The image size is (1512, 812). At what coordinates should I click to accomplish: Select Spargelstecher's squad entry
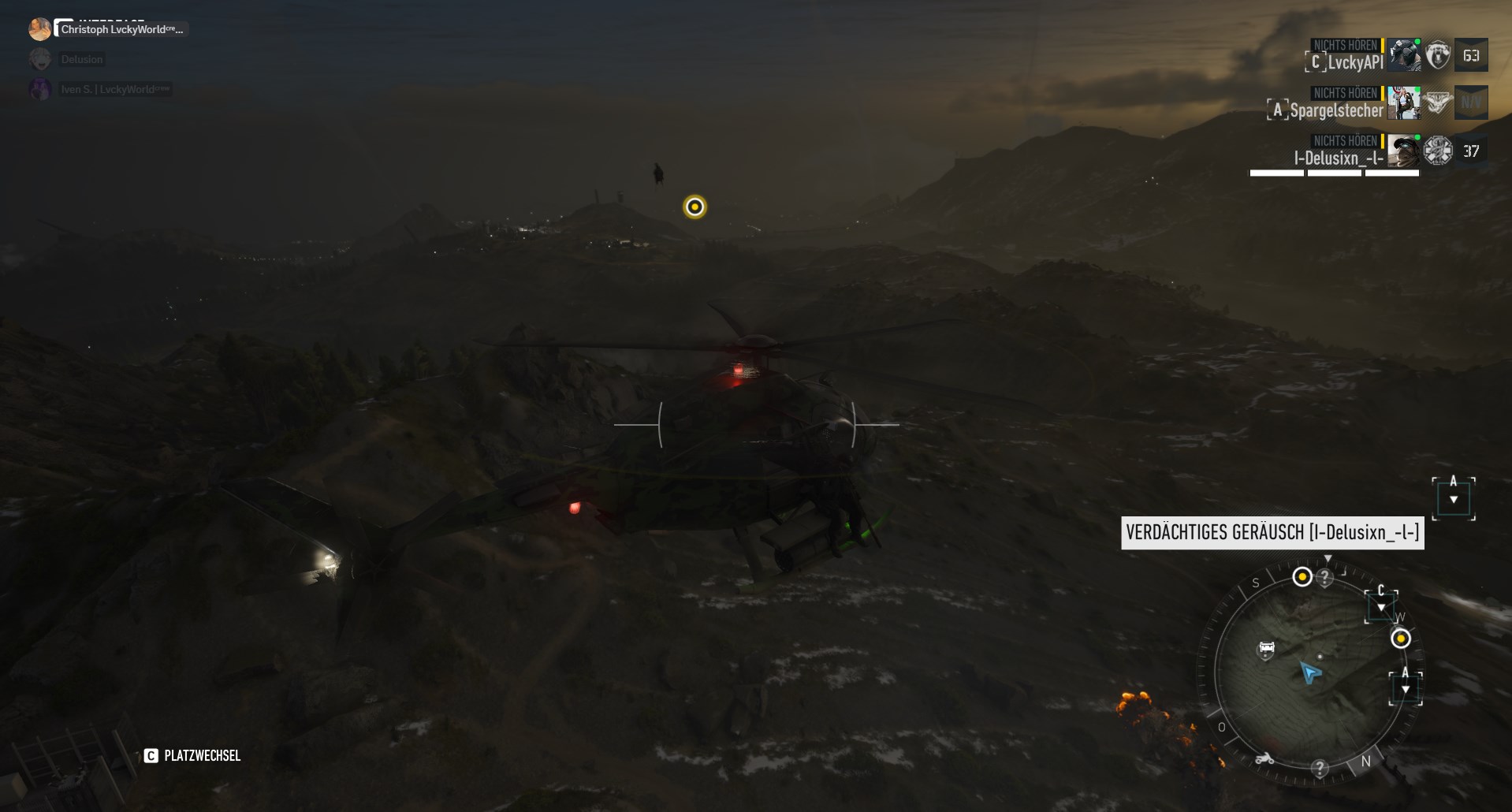pyautogui.click(x=1336, y=110)
